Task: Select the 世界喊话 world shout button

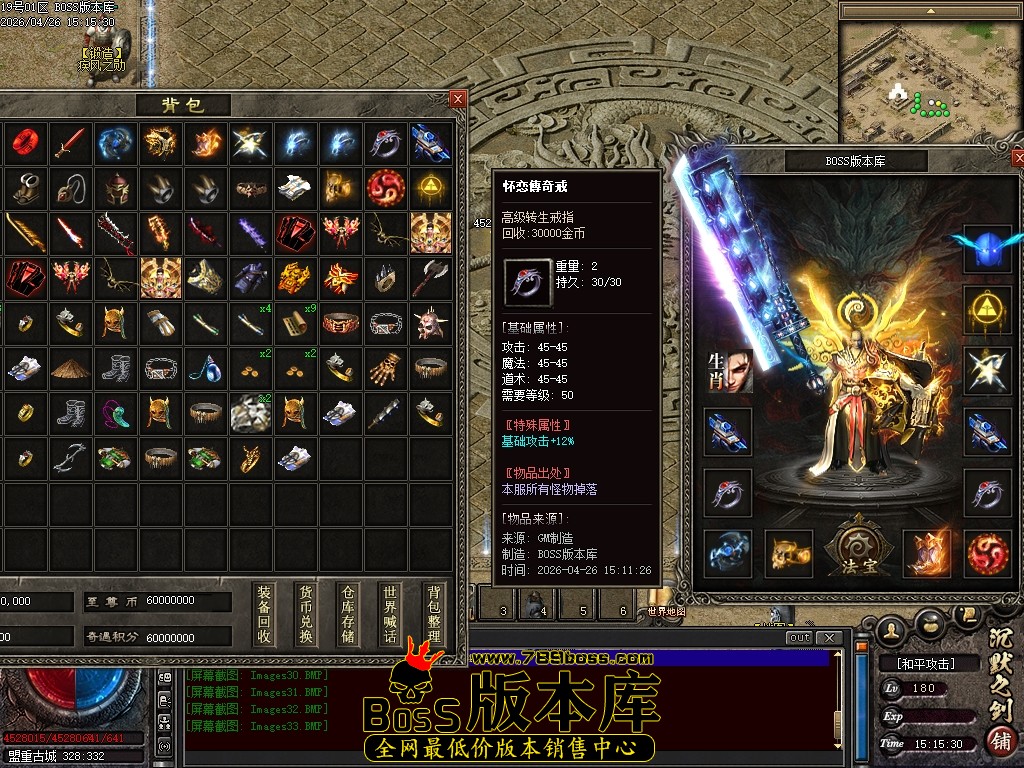Action: coord(390,614)
